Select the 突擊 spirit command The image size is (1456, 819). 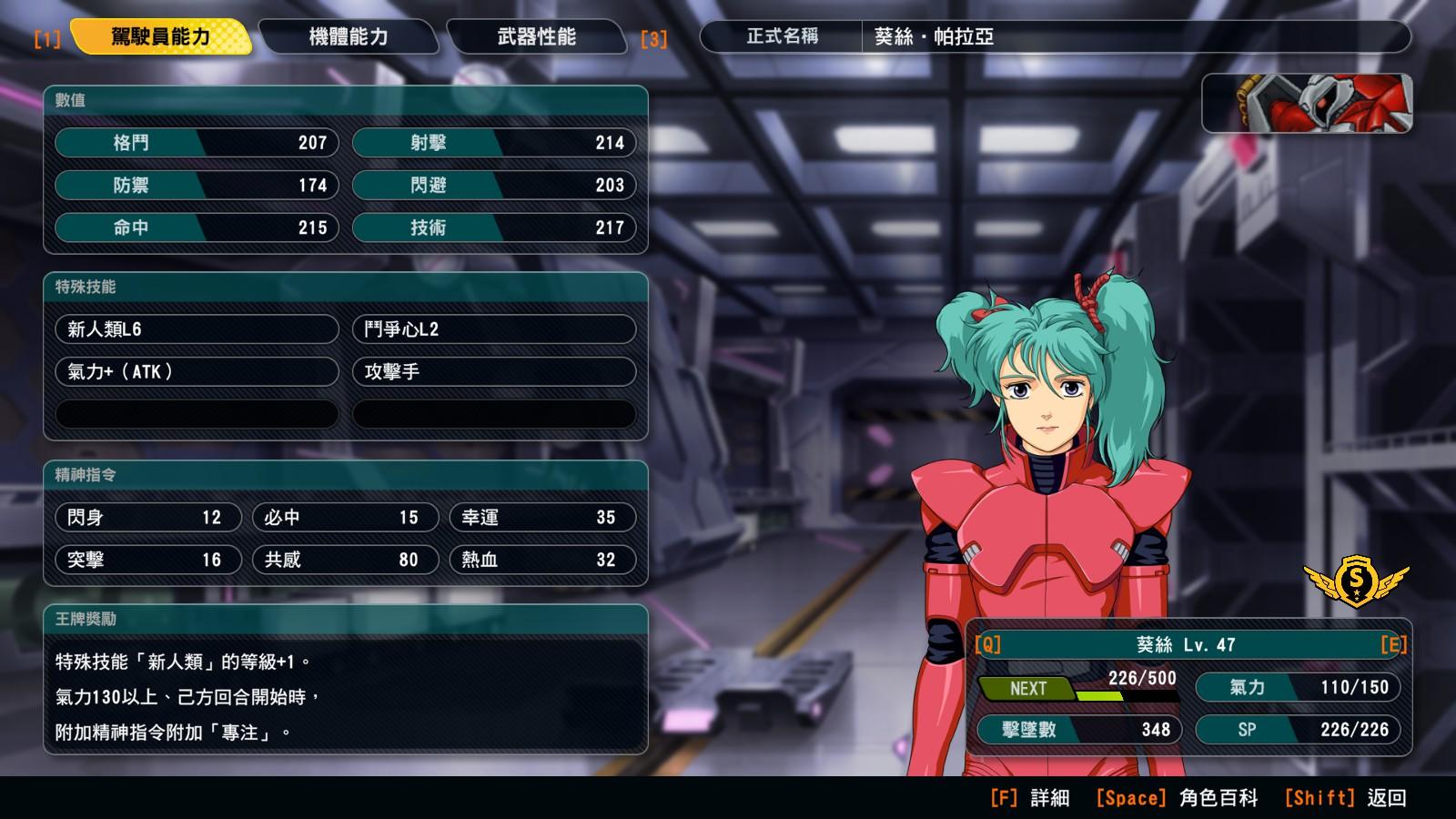147,560
